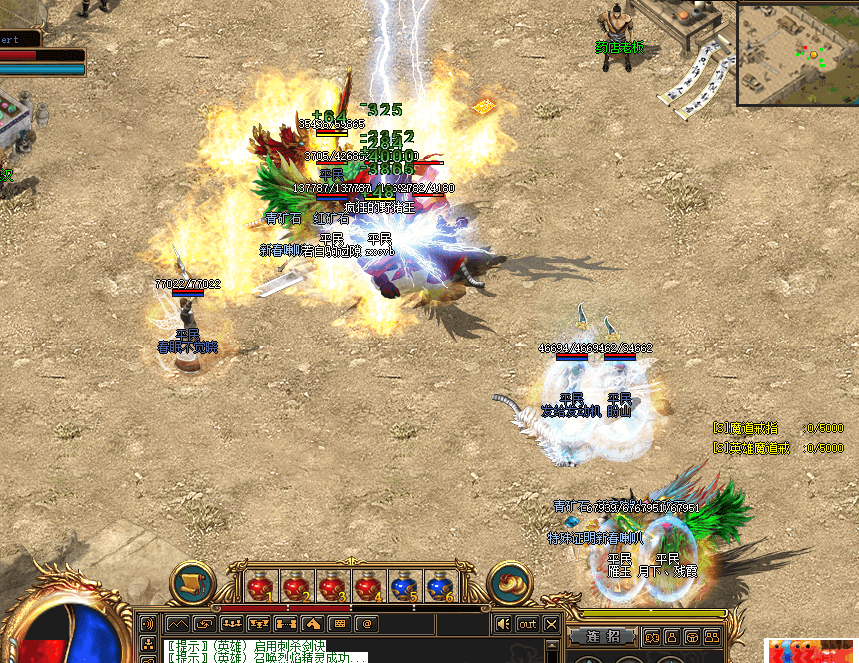Click the X button beside 'out'
This screenshot has height=663, width=859.
point(551,624)
